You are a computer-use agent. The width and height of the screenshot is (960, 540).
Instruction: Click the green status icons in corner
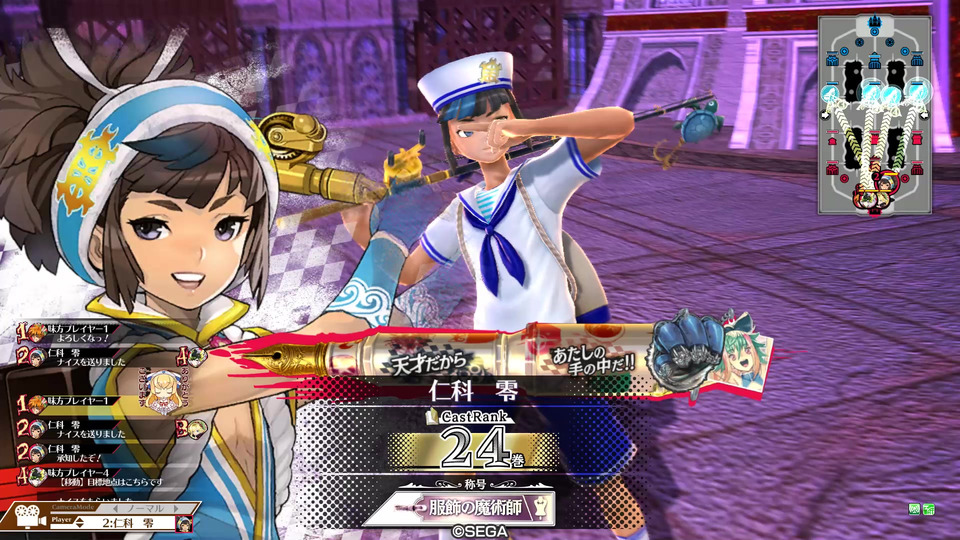point(921,510)
